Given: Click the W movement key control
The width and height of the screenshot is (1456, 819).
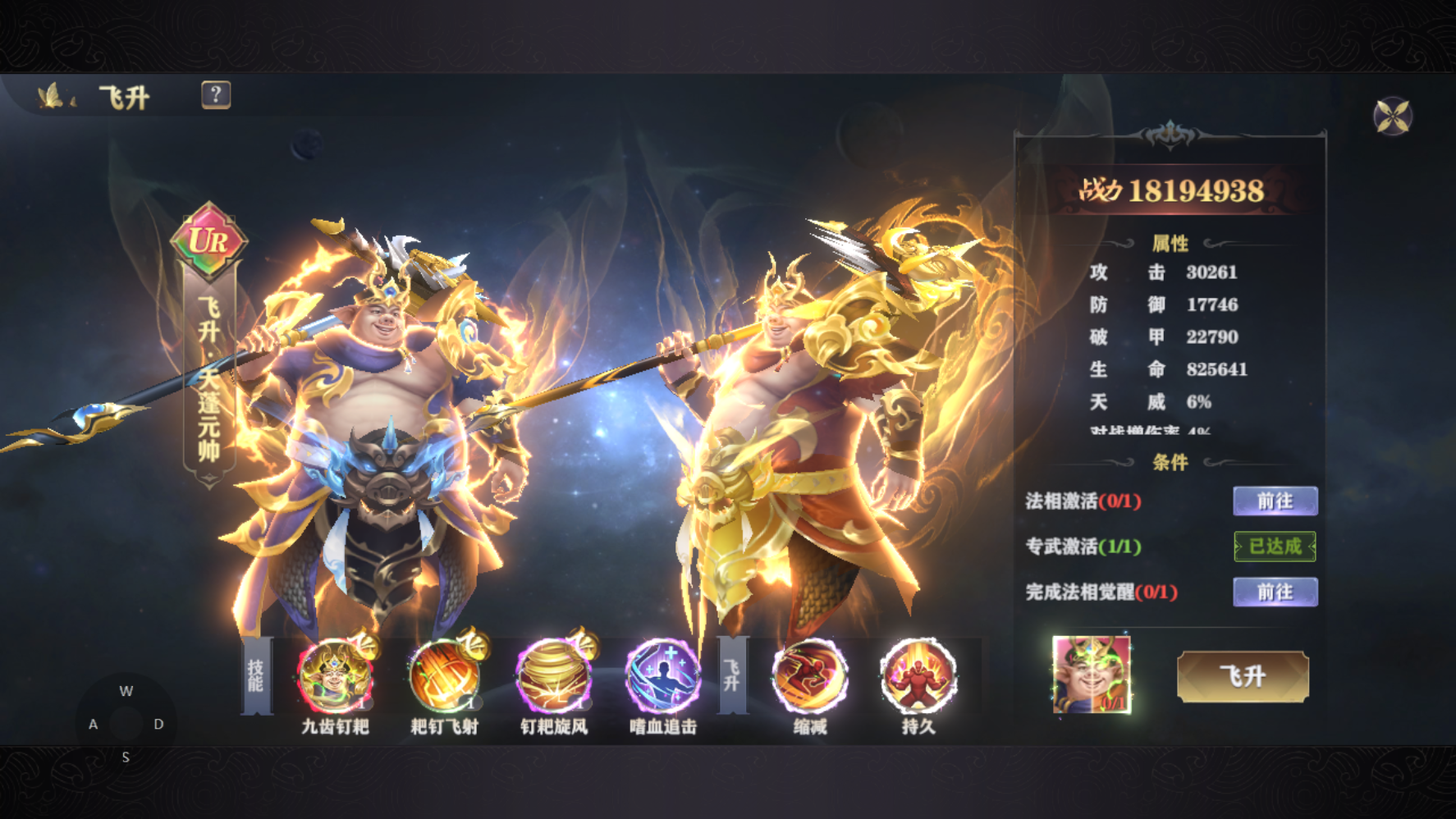Looking at the screenshot, I should (x=126, y=690).
